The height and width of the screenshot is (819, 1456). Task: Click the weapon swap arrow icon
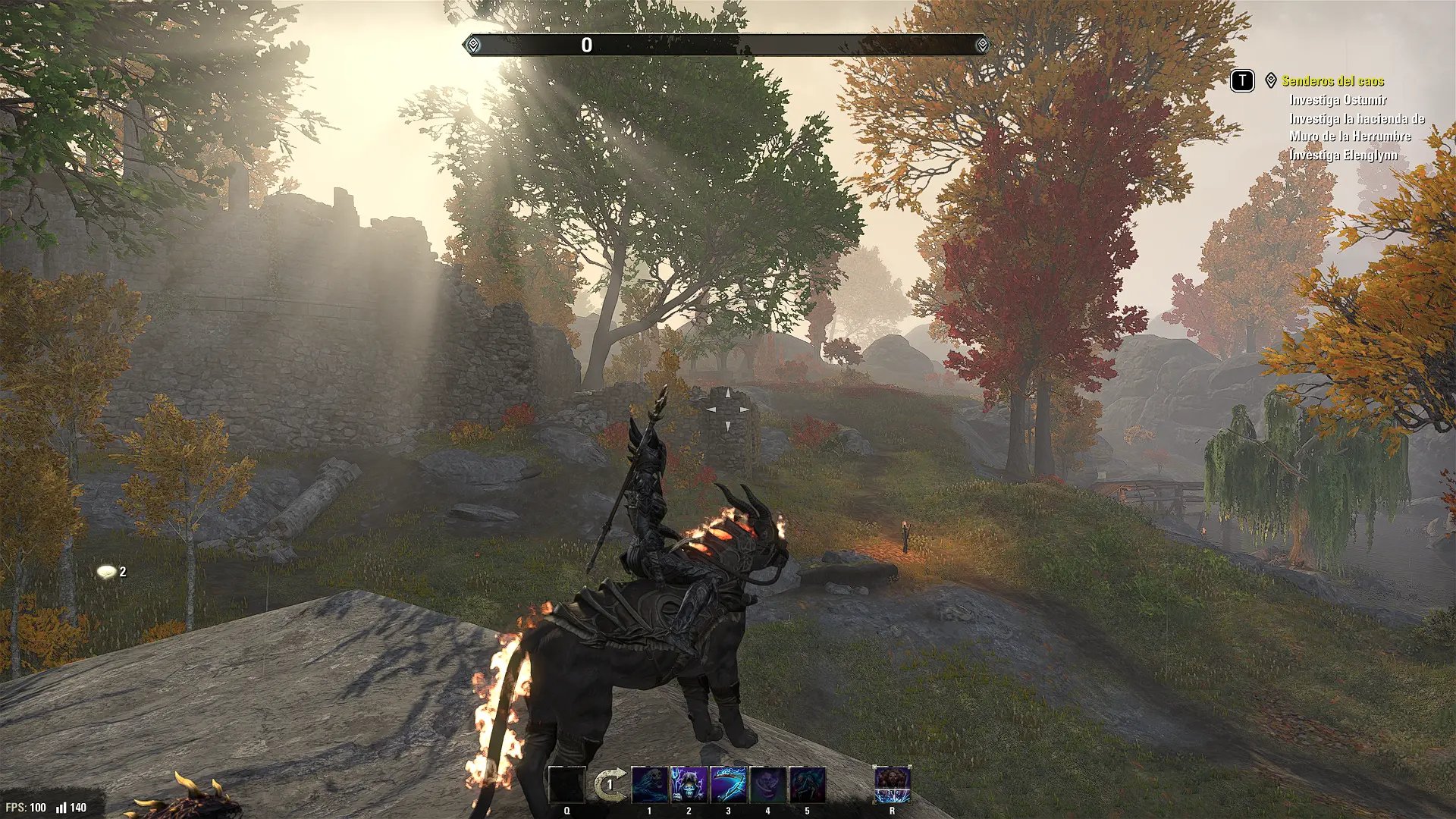[610, 785]
